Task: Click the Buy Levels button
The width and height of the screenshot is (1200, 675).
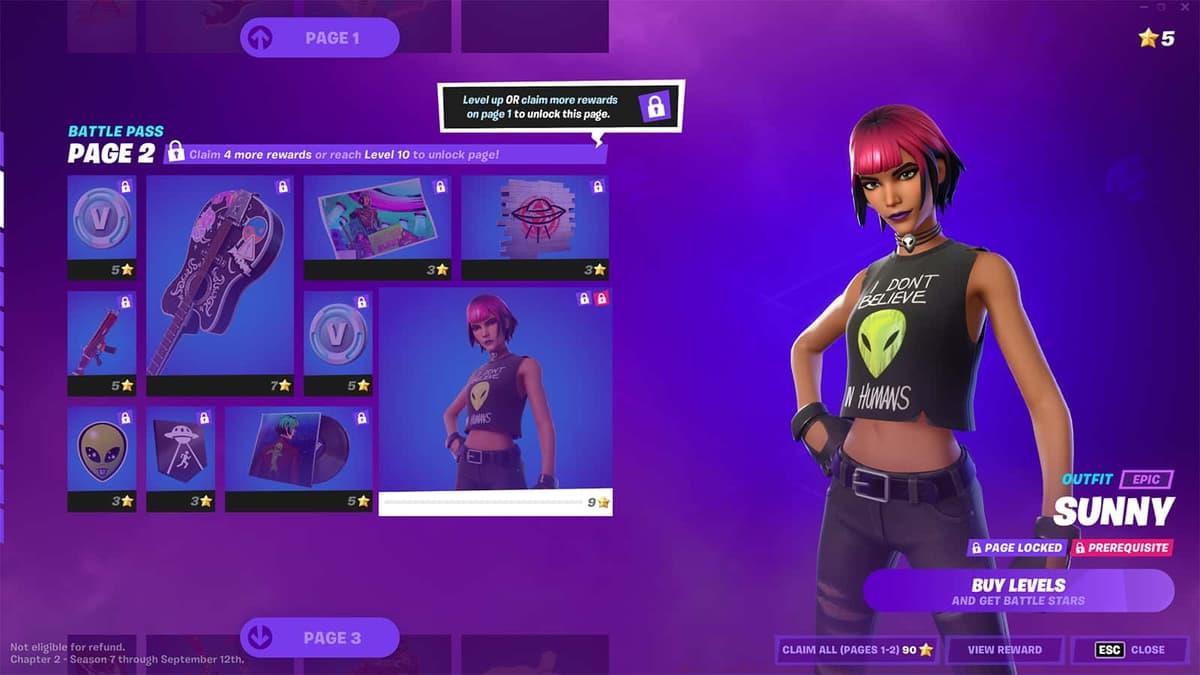Action: (x=1018, y=590)
